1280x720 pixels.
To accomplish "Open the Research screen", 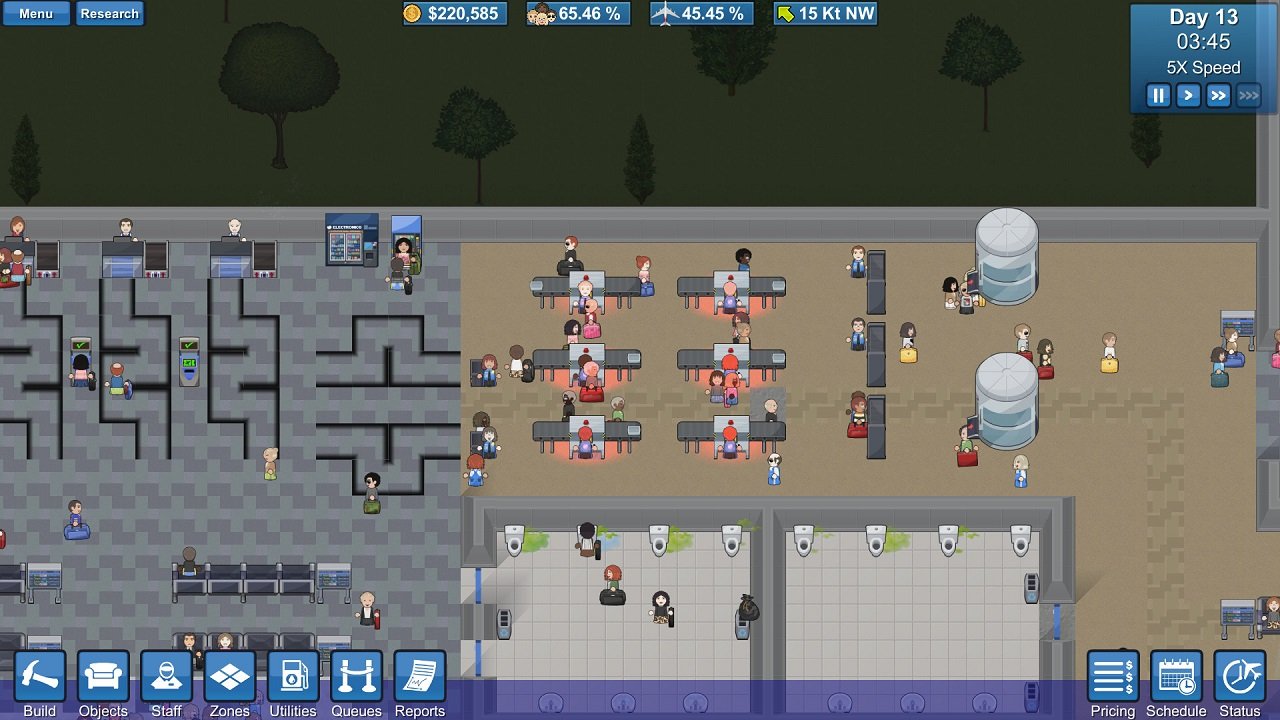I will click(x=110, y=13).
